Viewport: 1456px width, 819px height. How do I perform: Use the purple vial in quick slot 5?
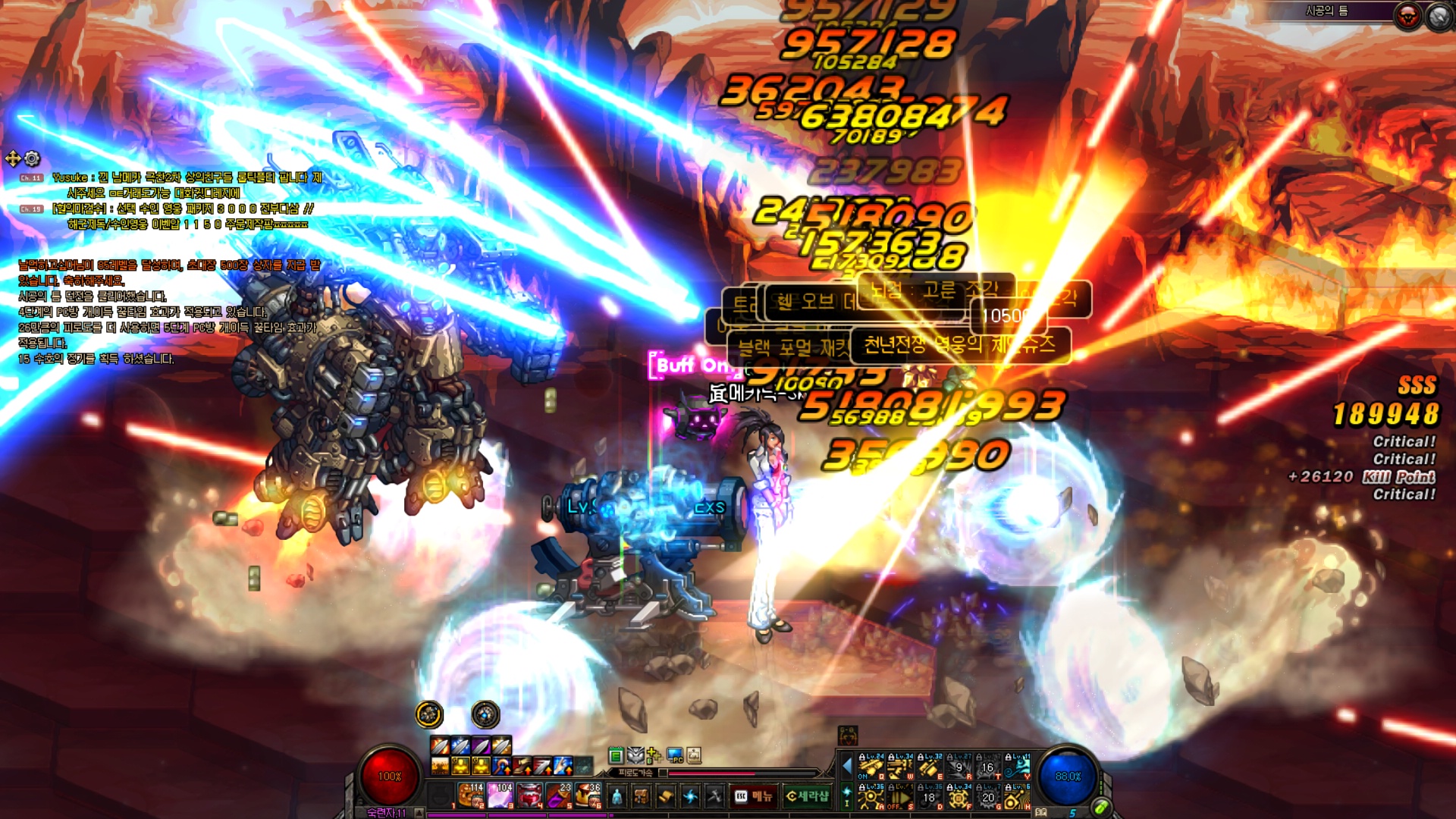560,795
